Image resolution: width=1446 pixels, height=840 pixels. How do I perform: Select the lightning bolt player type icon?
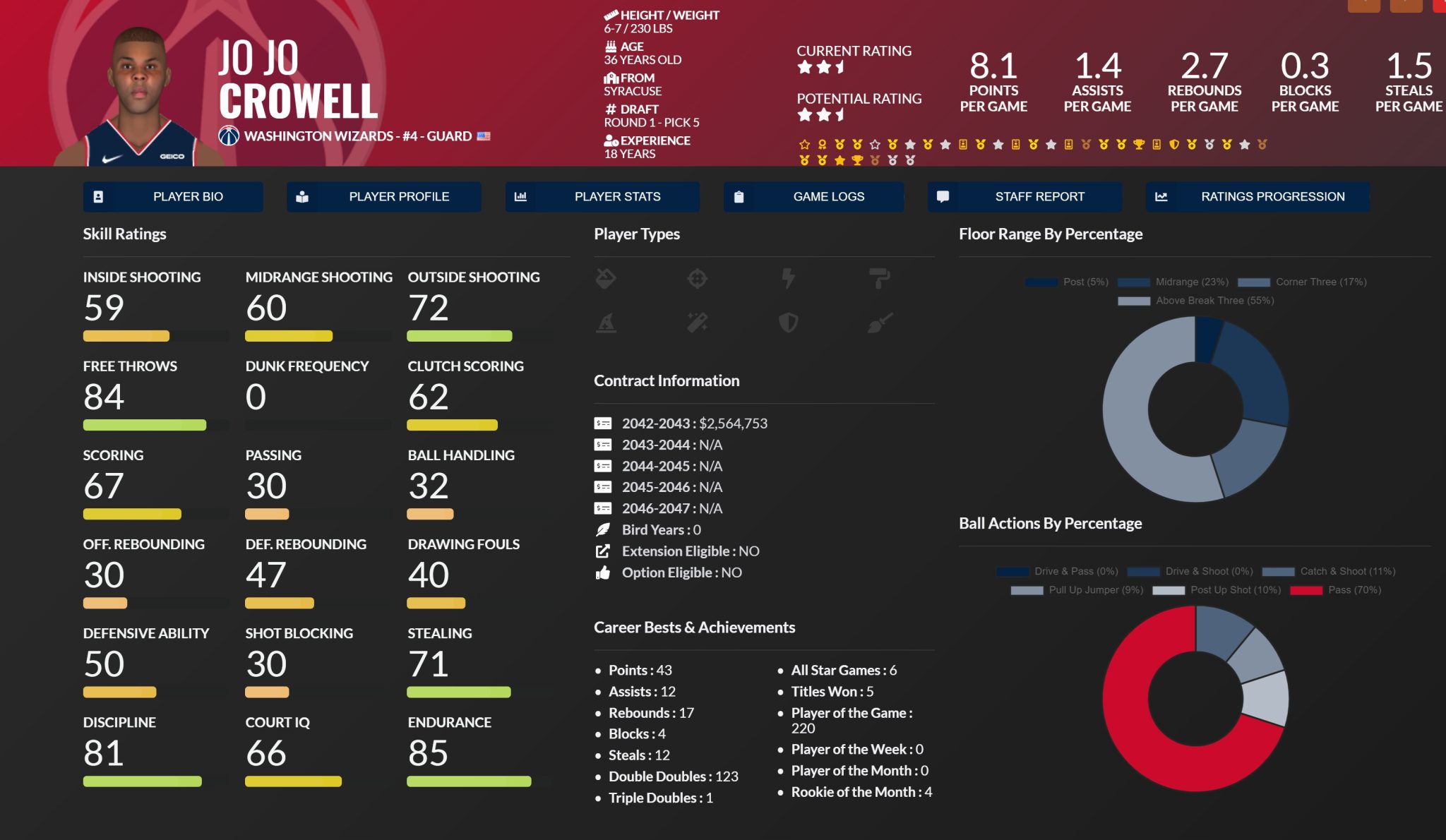pos(789,278)
